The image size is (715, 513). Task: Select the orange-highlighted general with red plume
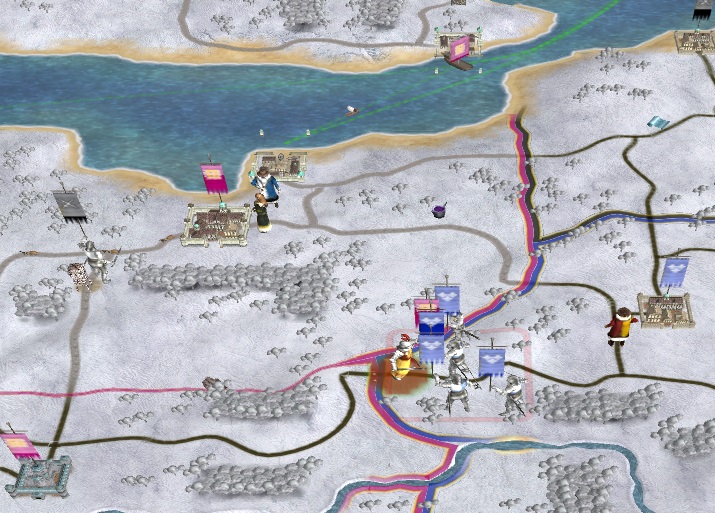tap(403, 360)
